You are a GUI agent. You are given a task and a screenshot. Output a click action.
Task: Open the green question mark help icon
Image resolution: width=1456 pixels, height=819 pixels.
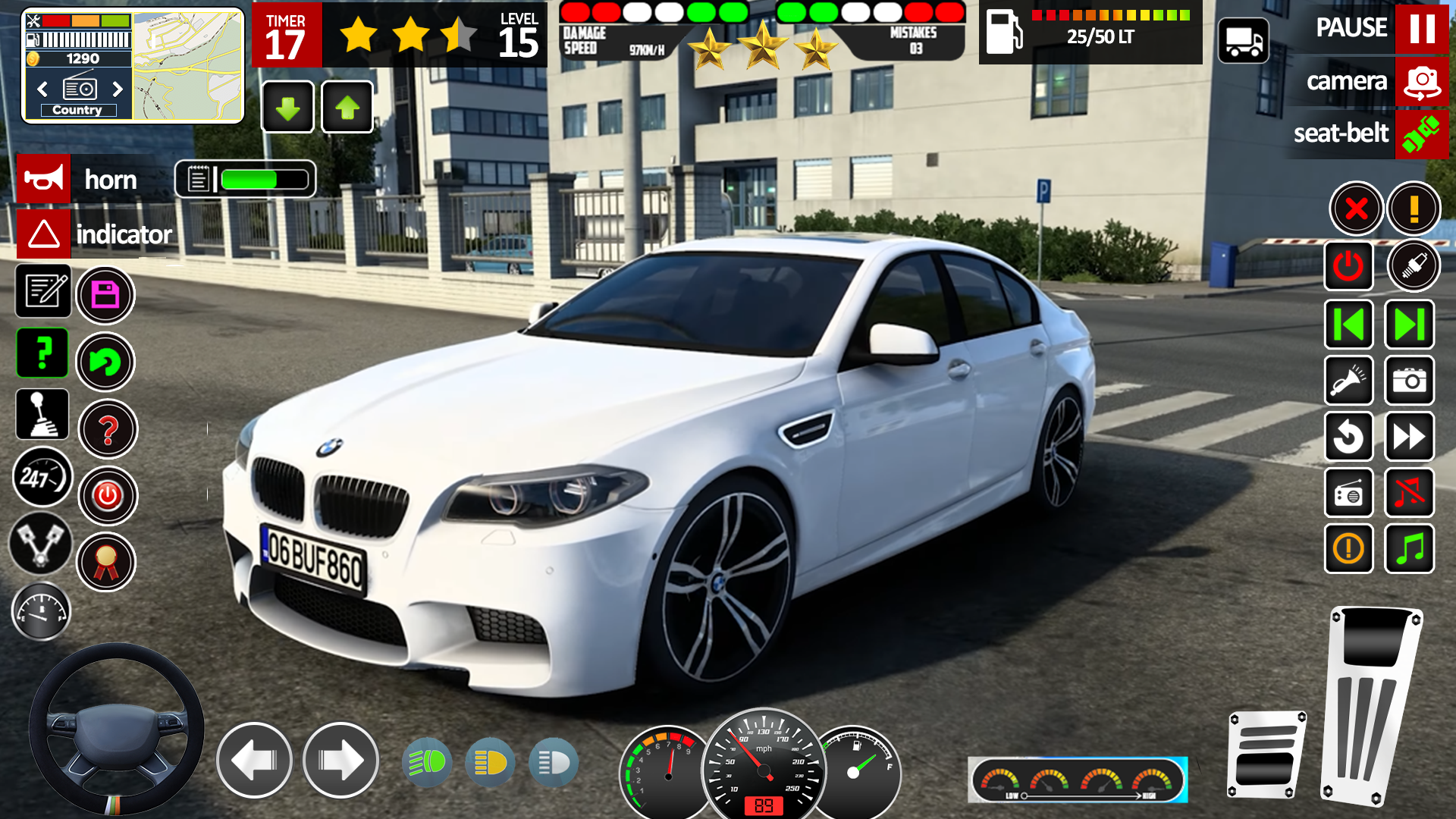point(43,353)
